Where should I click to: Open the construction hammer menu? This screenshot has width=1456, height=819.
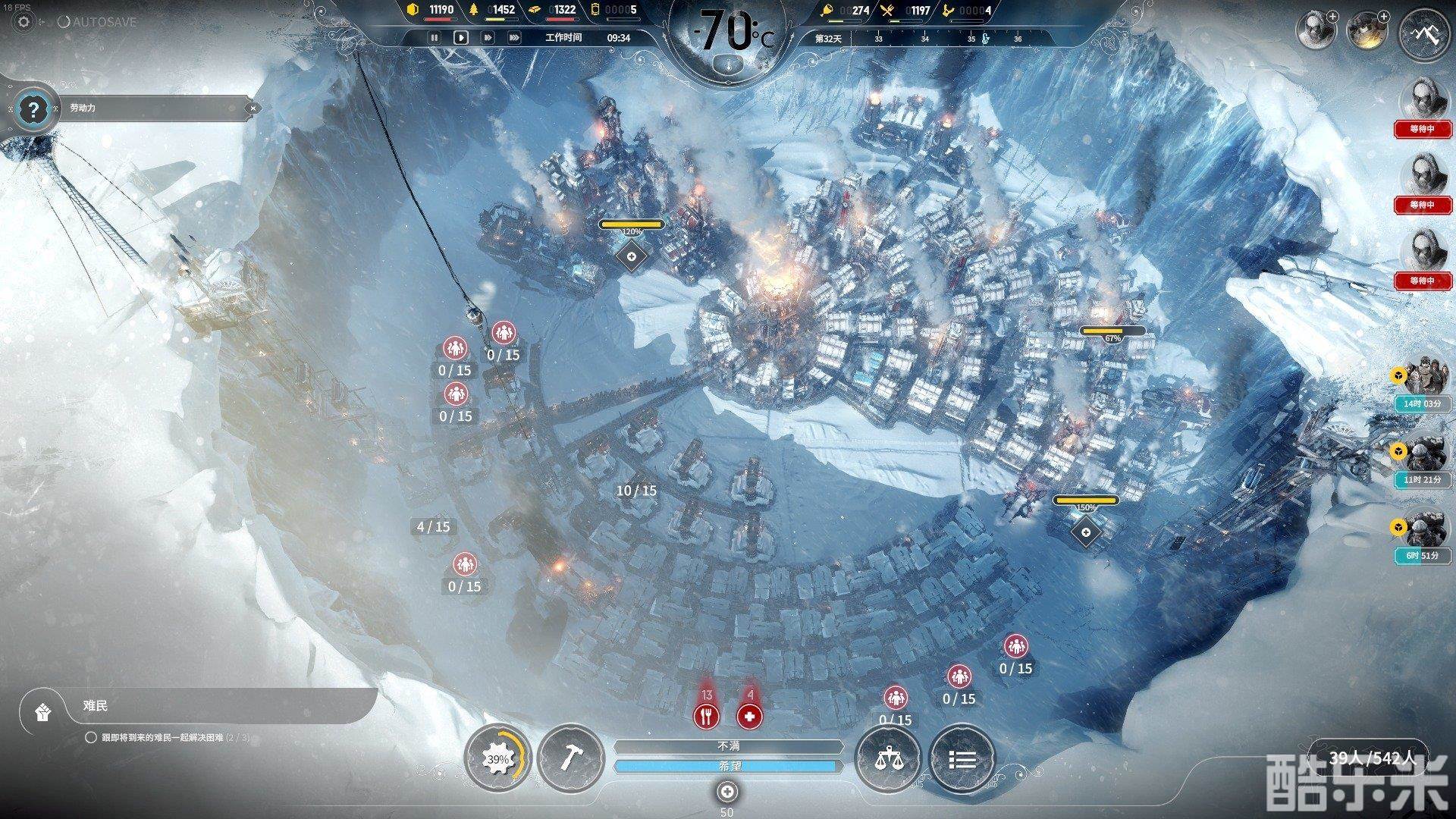click(570, 758)
